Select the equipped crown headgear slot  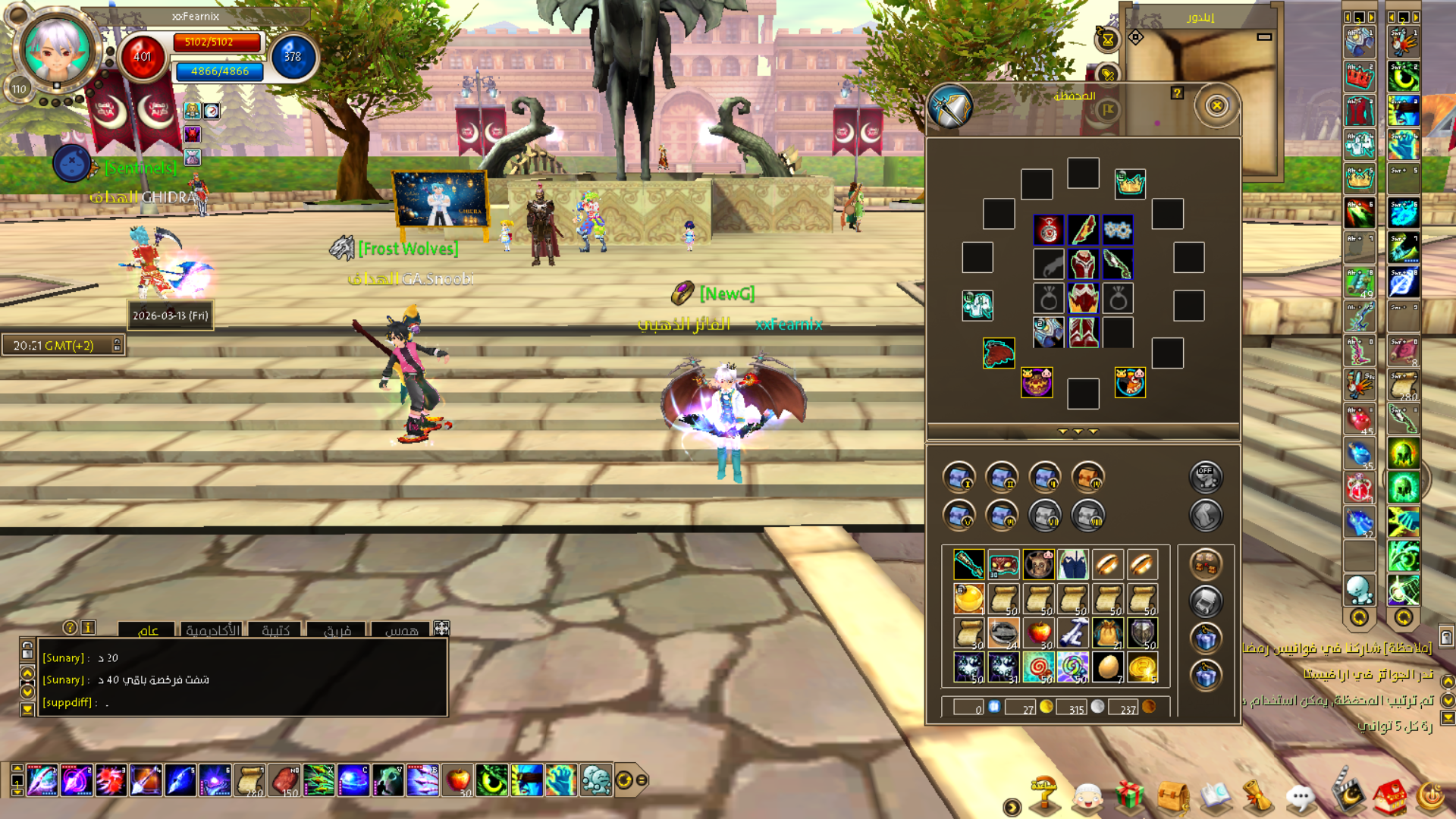coord(1130,184)
